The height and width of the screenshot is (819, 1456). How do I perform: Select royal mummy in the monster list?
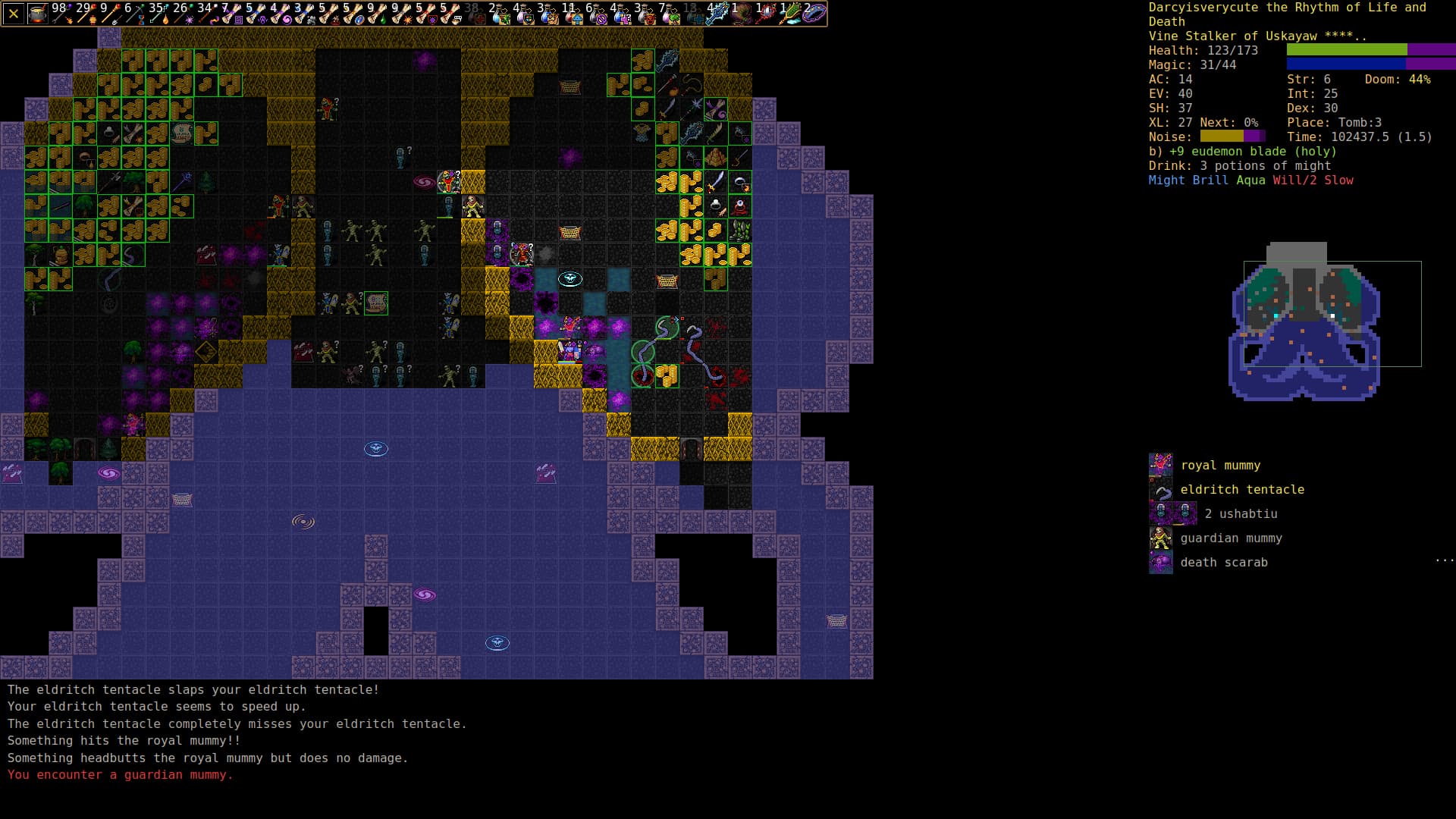(1219, 466)
